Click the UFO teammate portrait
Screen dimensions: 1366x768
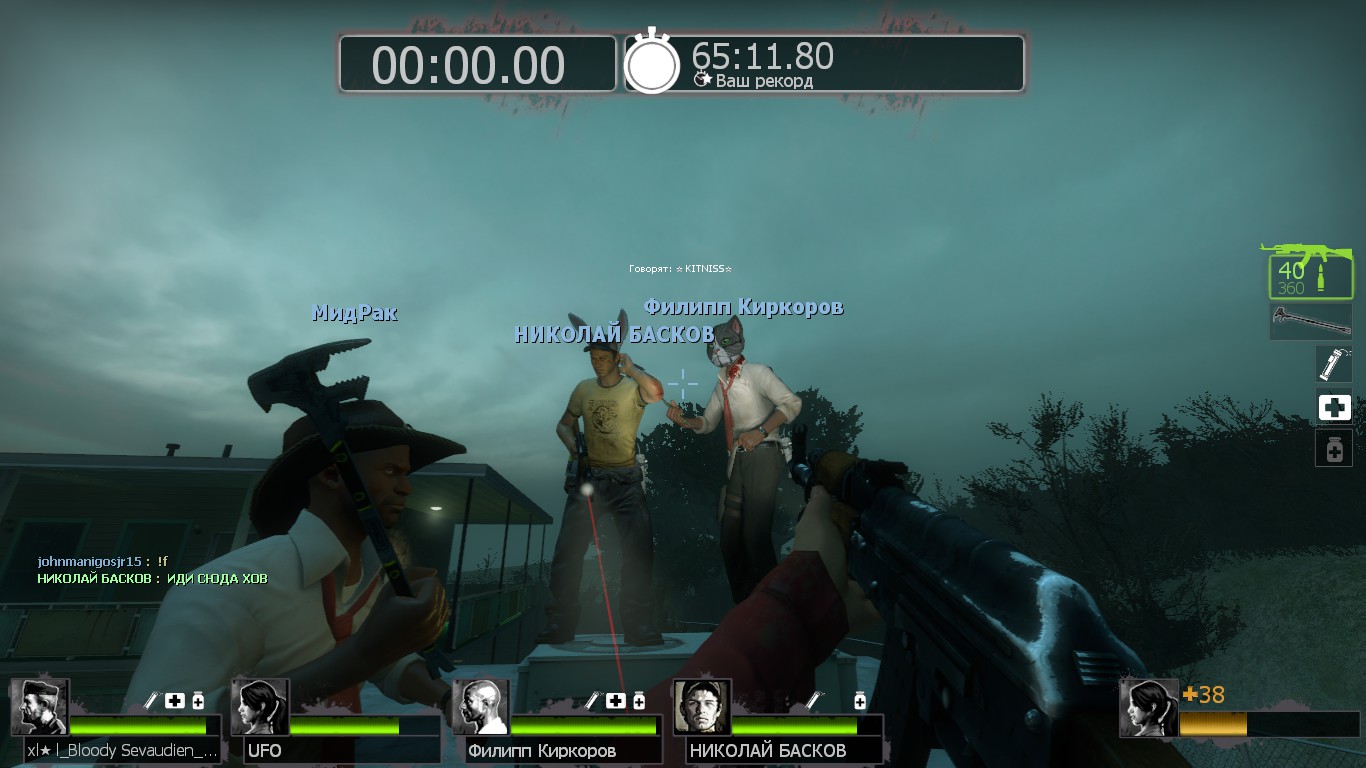(x=260, y=708)
